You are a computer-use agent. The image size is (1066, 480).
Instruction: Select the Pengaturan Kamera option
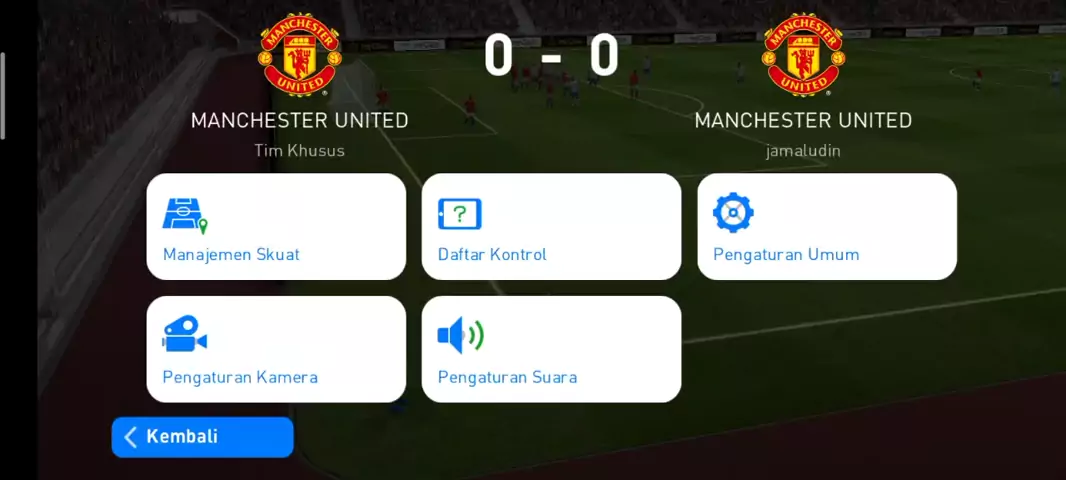(x=276, y=349)
